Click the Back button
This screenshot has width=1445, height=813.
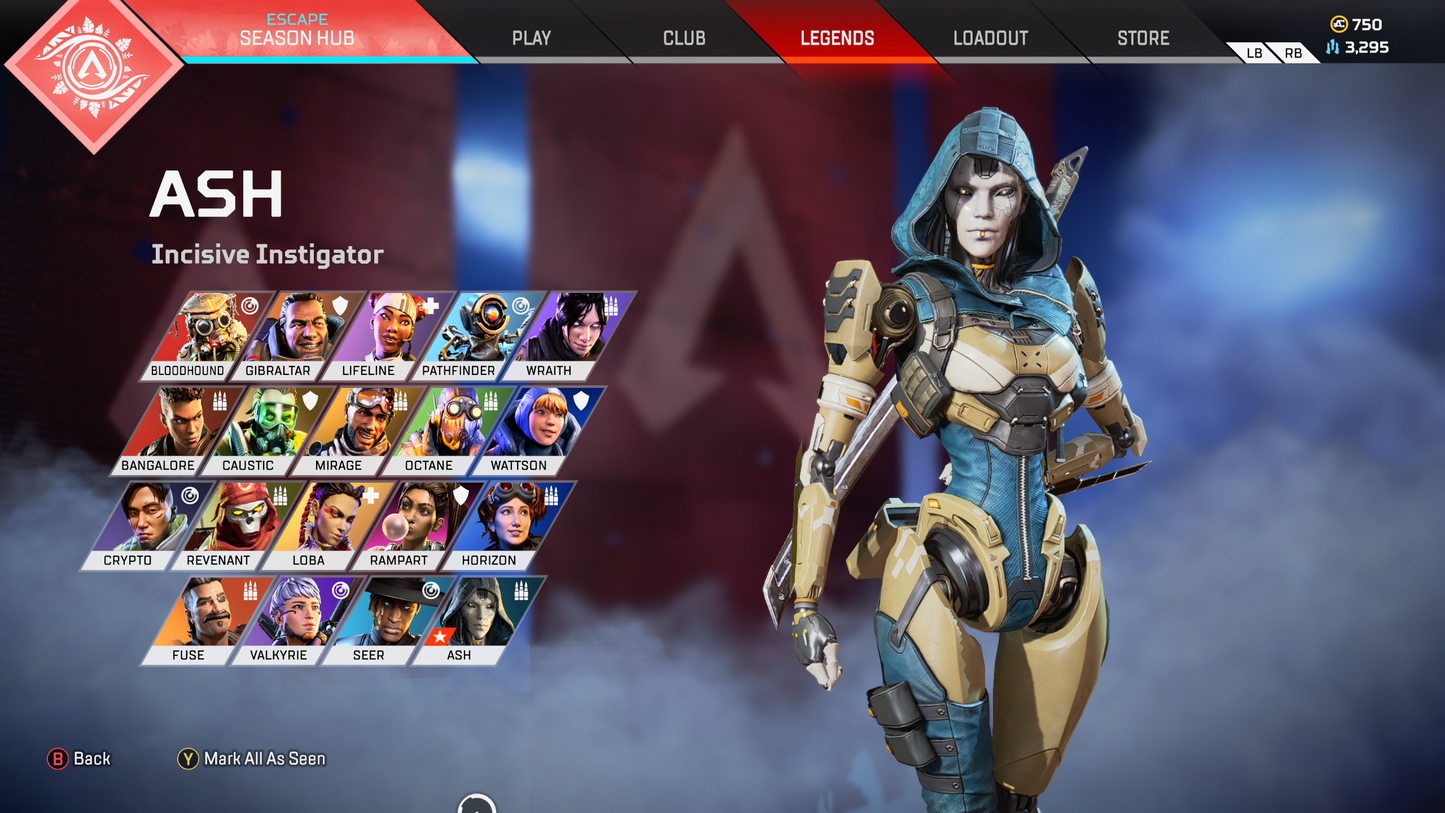pos(78,758)
